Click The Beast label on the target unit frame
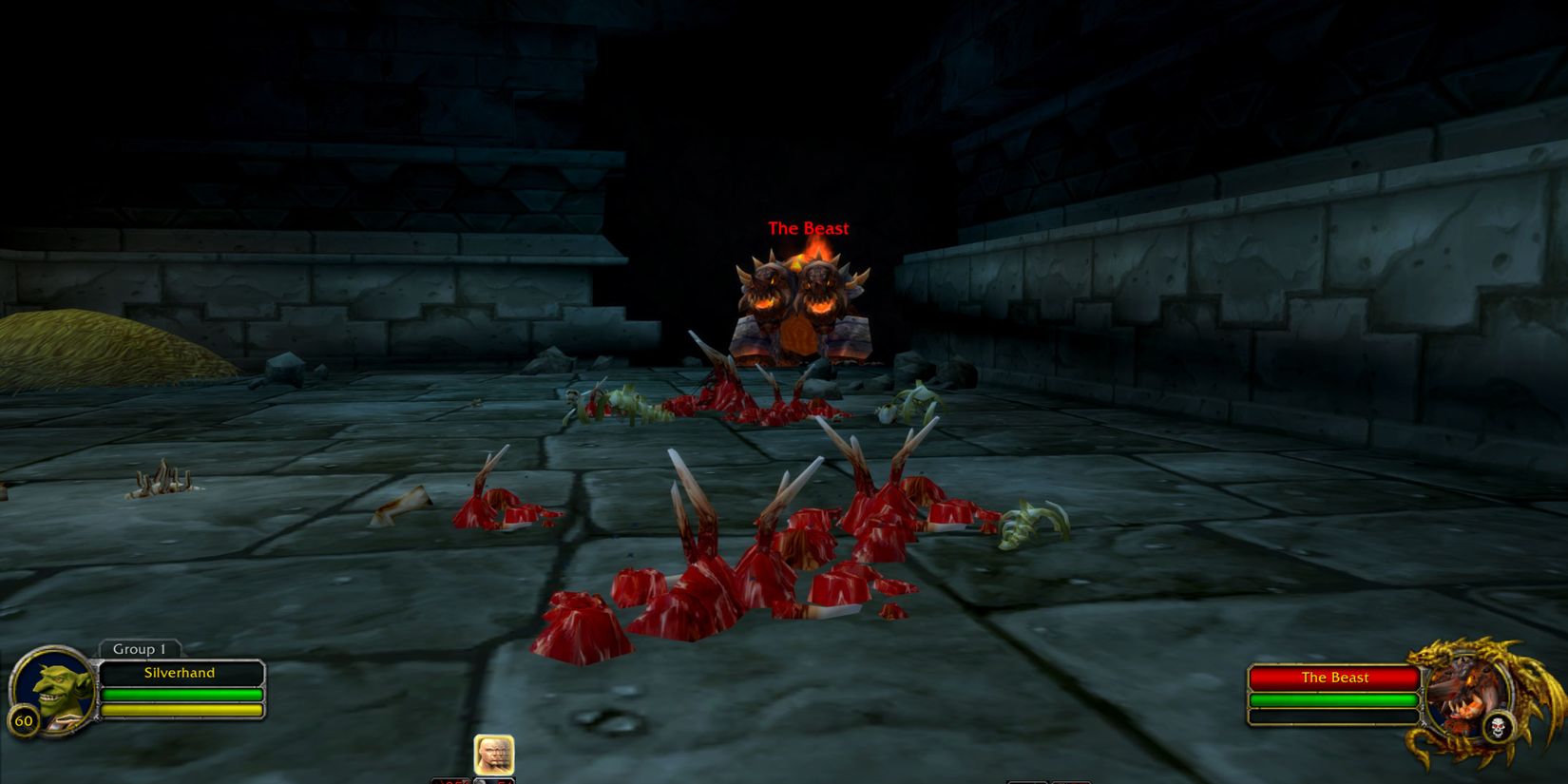Image resolution: width=1568 pixels, height=784 pixels. [x=1333, y=677]
